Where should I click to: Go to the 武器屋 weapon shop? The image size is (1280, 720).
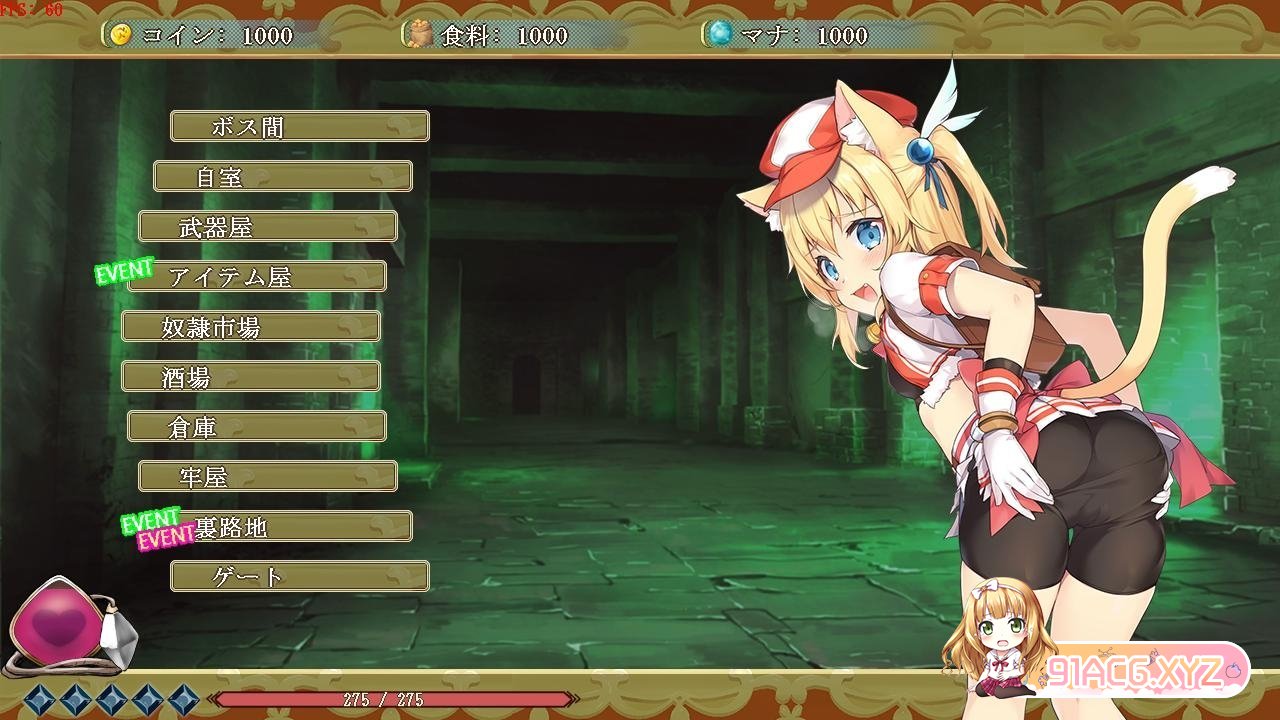click(x=267, y=226)
